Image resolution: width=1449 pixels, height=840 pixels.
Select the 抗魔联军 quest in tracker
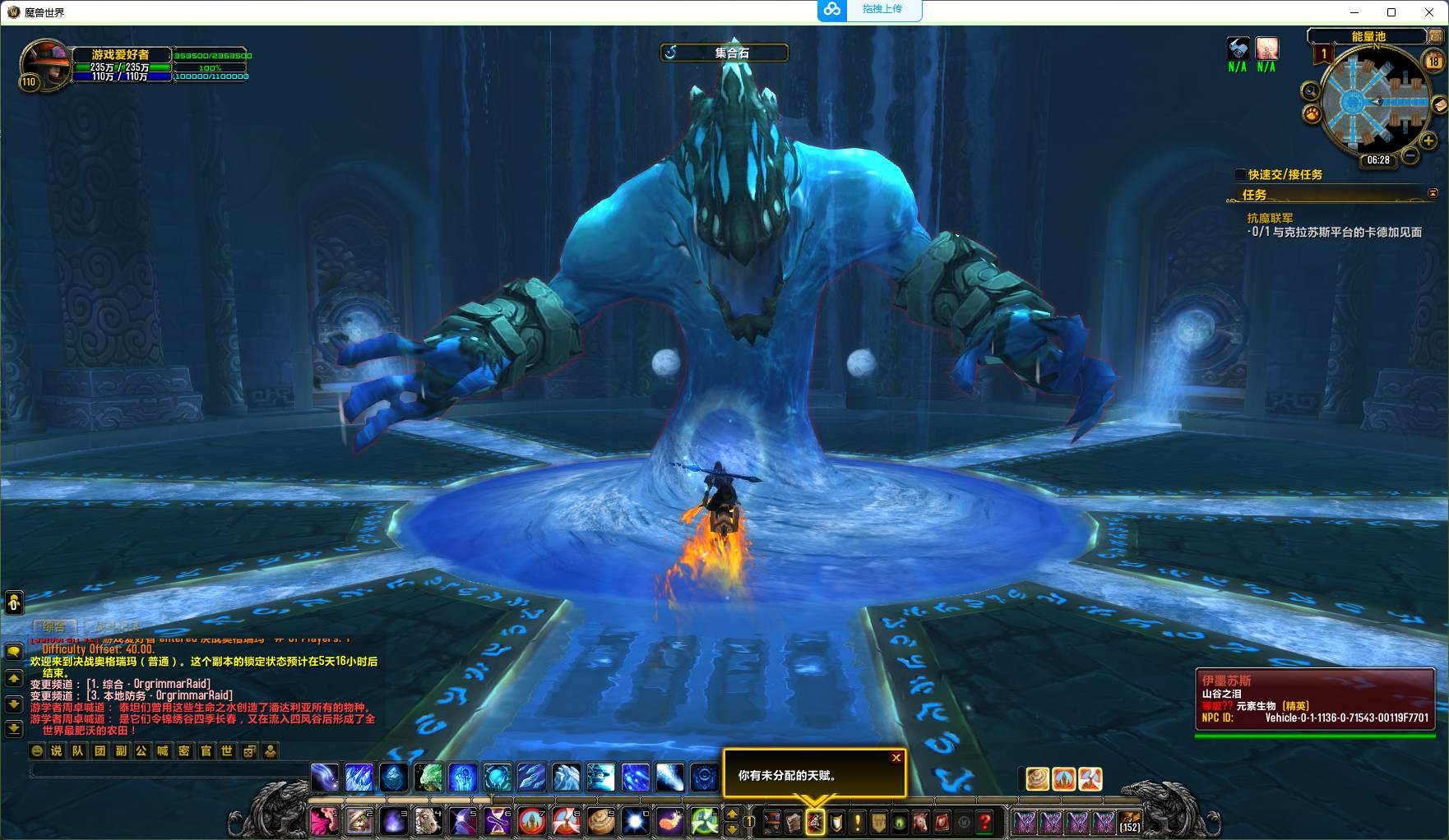coord(1270,218)
